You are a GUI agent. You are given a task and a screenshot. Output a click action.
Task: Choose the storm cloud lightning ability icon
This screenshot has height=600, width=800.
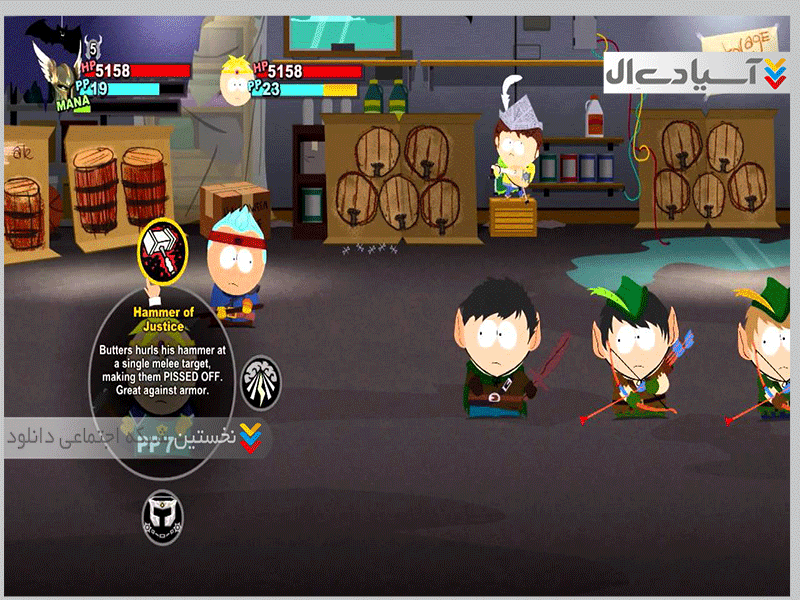click(x=261, y=380)
